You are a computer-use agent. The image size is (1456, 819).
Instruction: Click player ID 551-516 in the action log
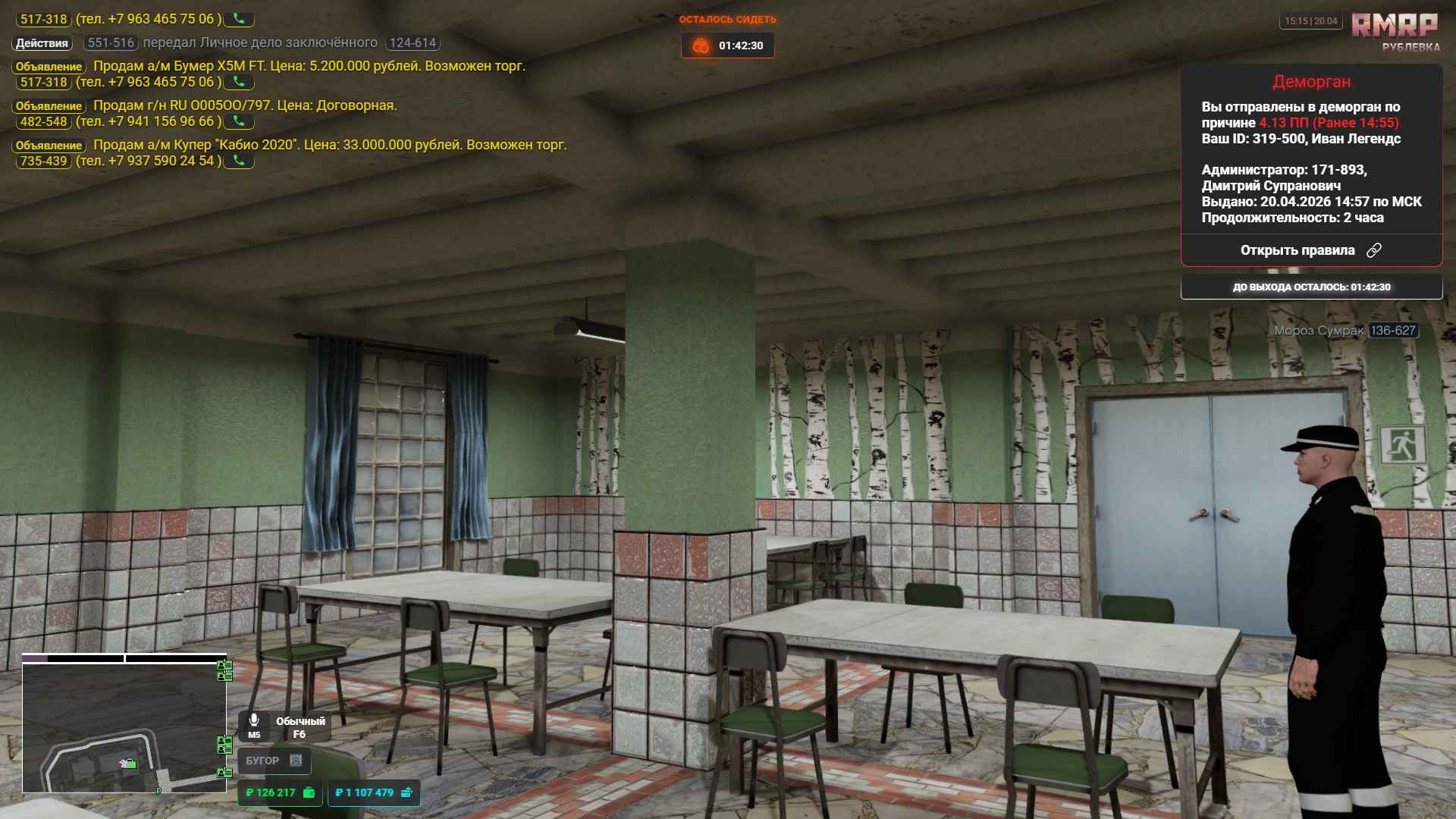point(111,43)
